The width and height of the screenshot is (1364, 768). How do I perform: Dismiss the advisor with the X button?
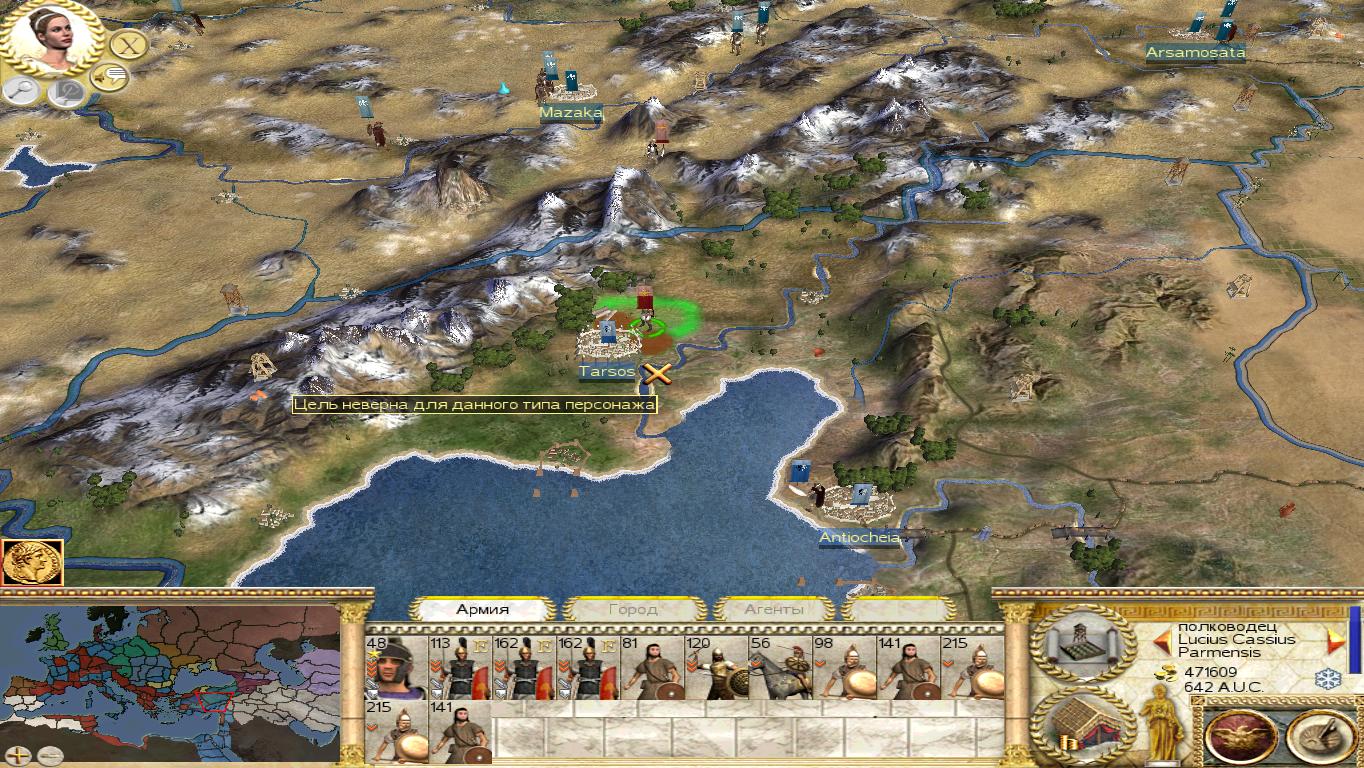[x=128, y=44]
